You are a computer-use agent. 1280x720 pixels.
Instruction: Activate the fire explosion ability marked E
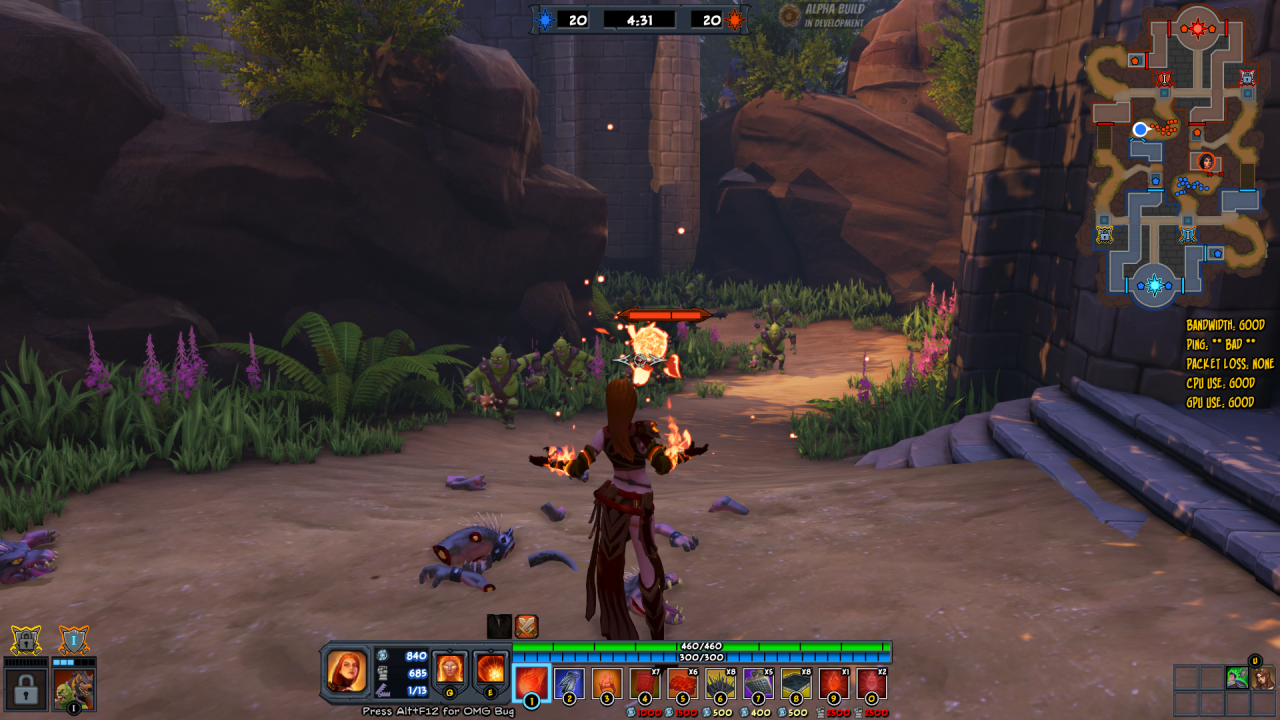pyautogui.click(x=490, y=668)
